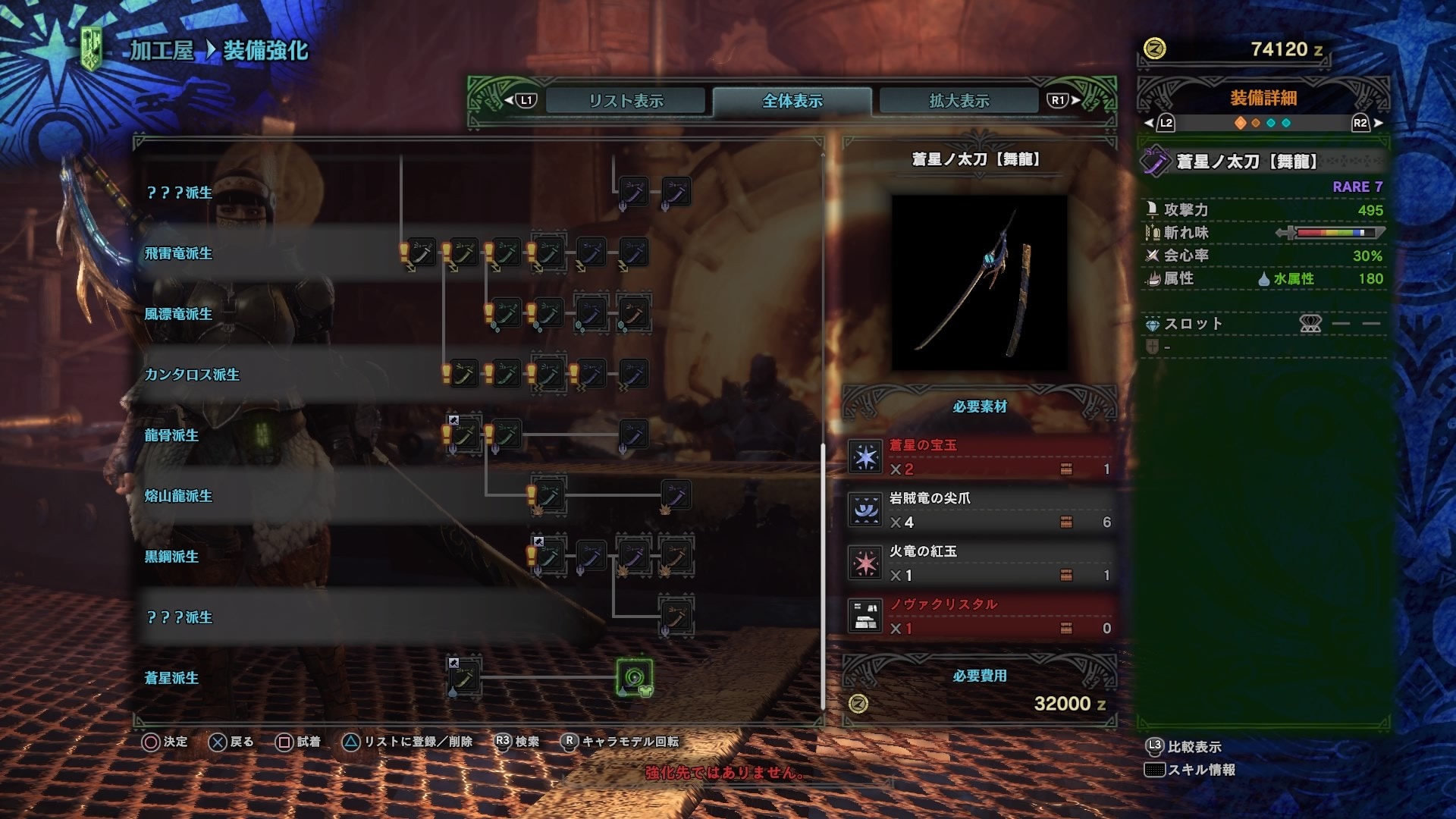
Task: Open the 黒鋼派生 tree row
Action: point(171,557)
